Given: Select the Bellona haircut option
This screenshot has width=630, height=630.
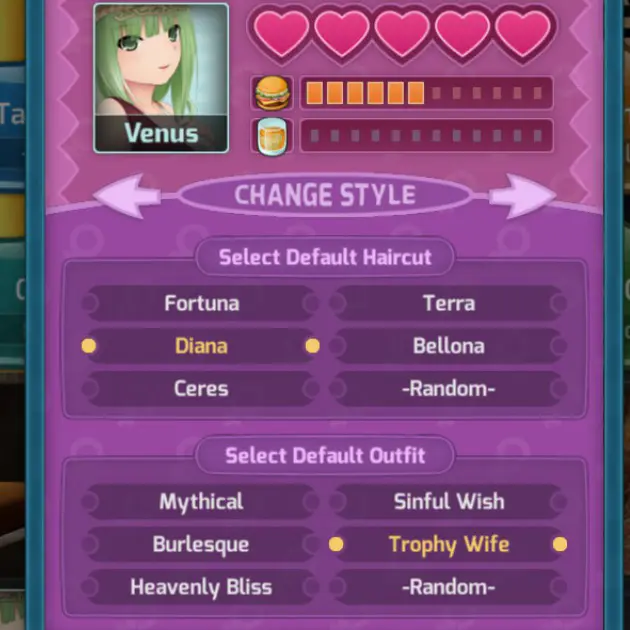Looking at the screenshot, I should [x=448, y=346].
